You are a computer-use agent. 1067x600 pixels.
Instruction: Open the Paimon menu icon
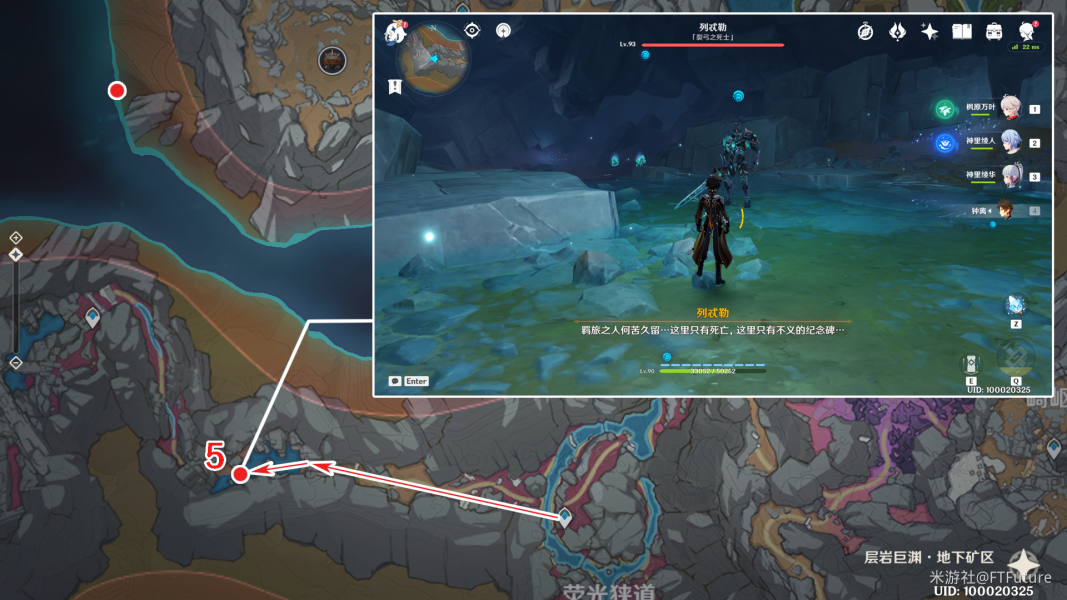click(x=394, y=32)
